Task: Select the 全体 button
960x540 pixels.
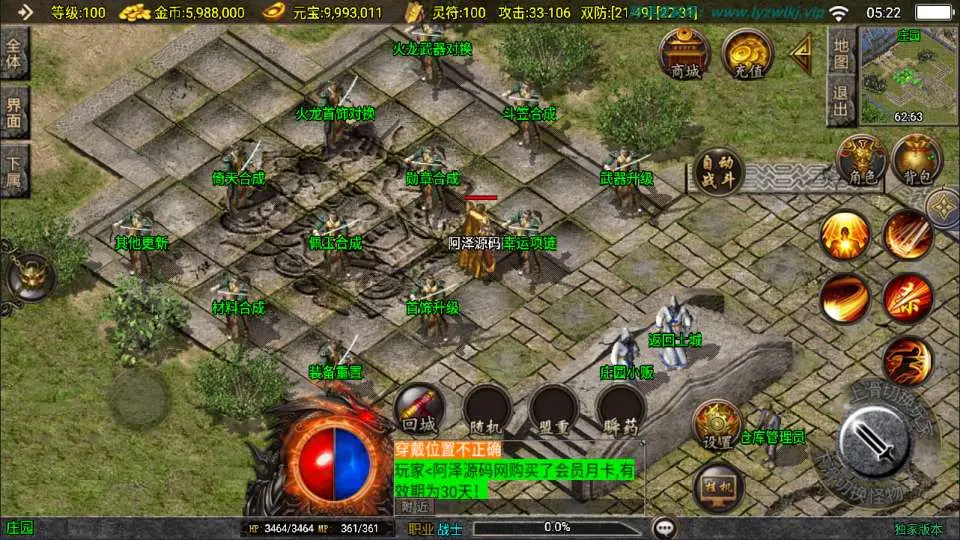Action: 15,54
